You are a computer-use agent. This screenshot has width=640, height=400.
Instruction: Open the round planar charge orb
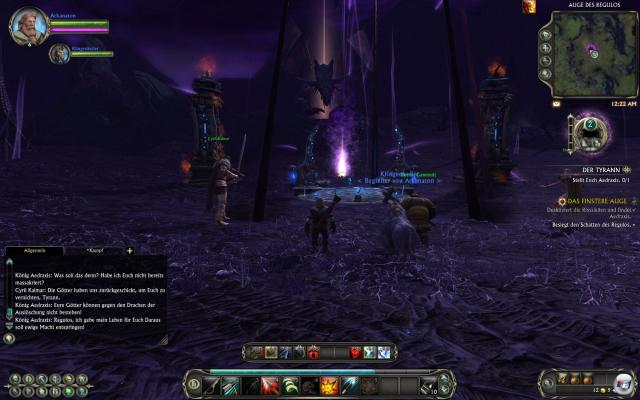(x=590, y=129)
